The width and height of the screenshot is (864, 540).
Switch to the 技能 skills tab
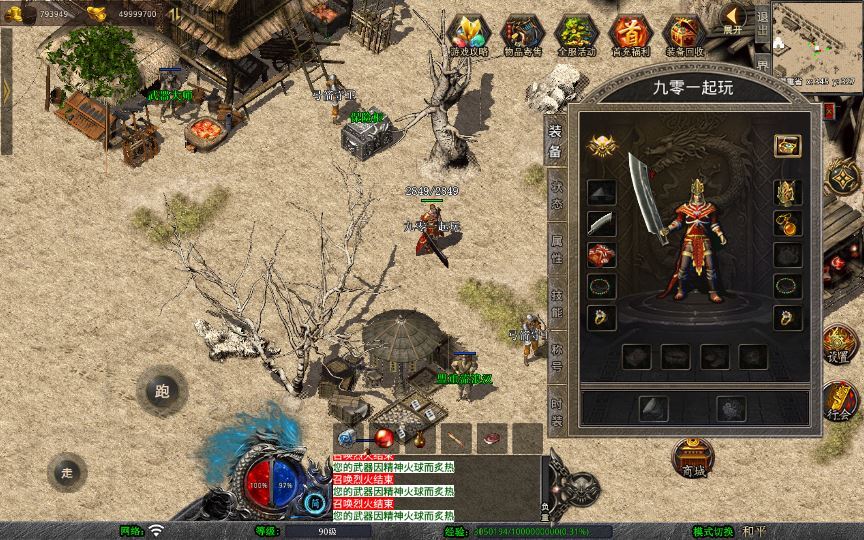pyautogui.click(x=556, y=303)
